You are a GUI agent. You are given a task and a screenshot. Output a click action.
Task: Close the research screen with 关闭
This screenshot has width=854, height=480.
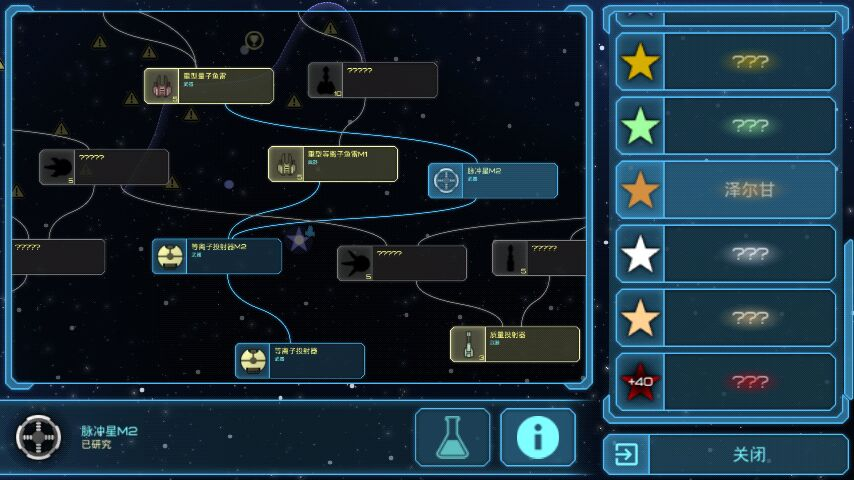[725, 454]
